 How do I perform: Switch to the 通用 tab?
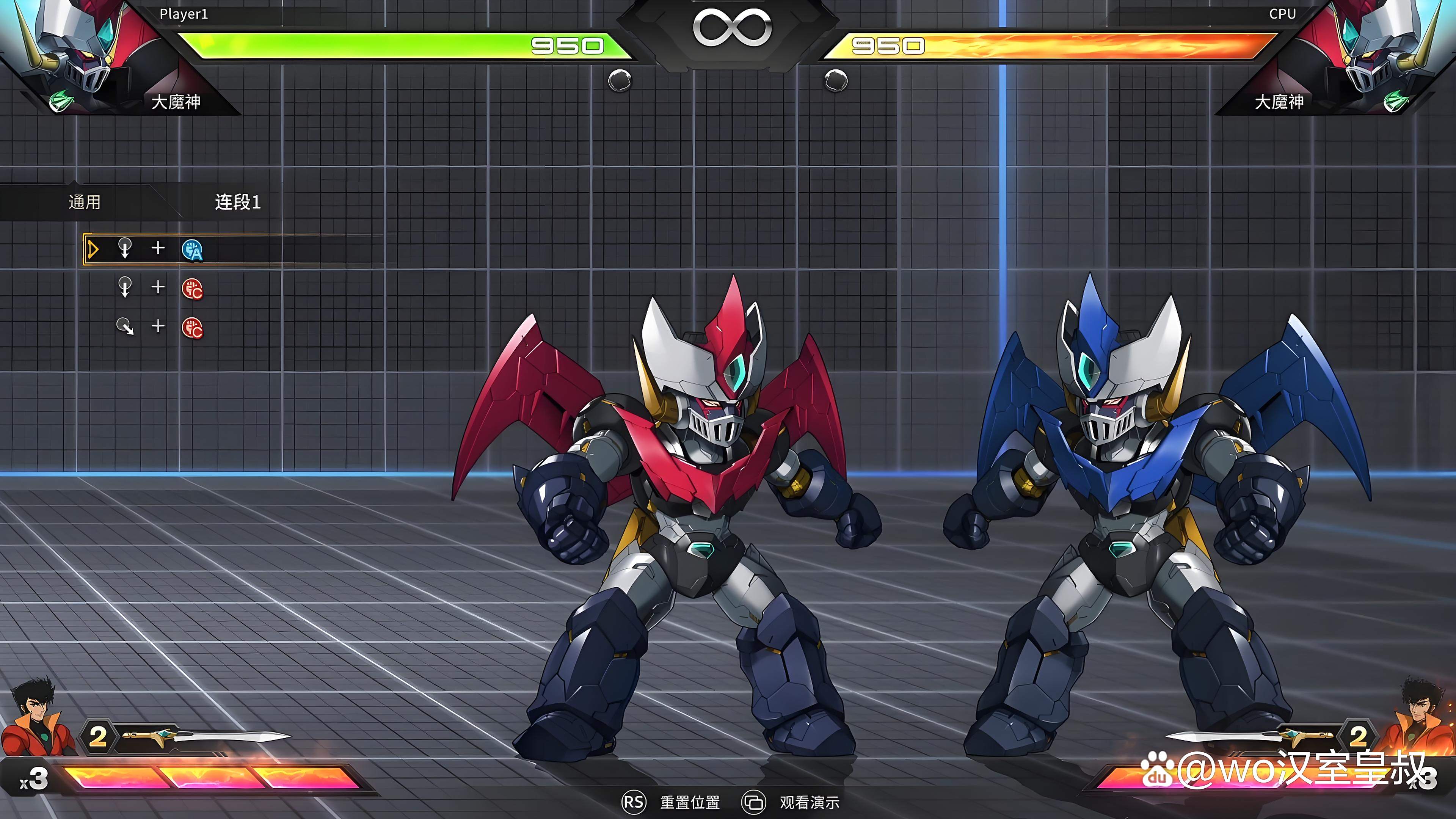pos(85,202)
